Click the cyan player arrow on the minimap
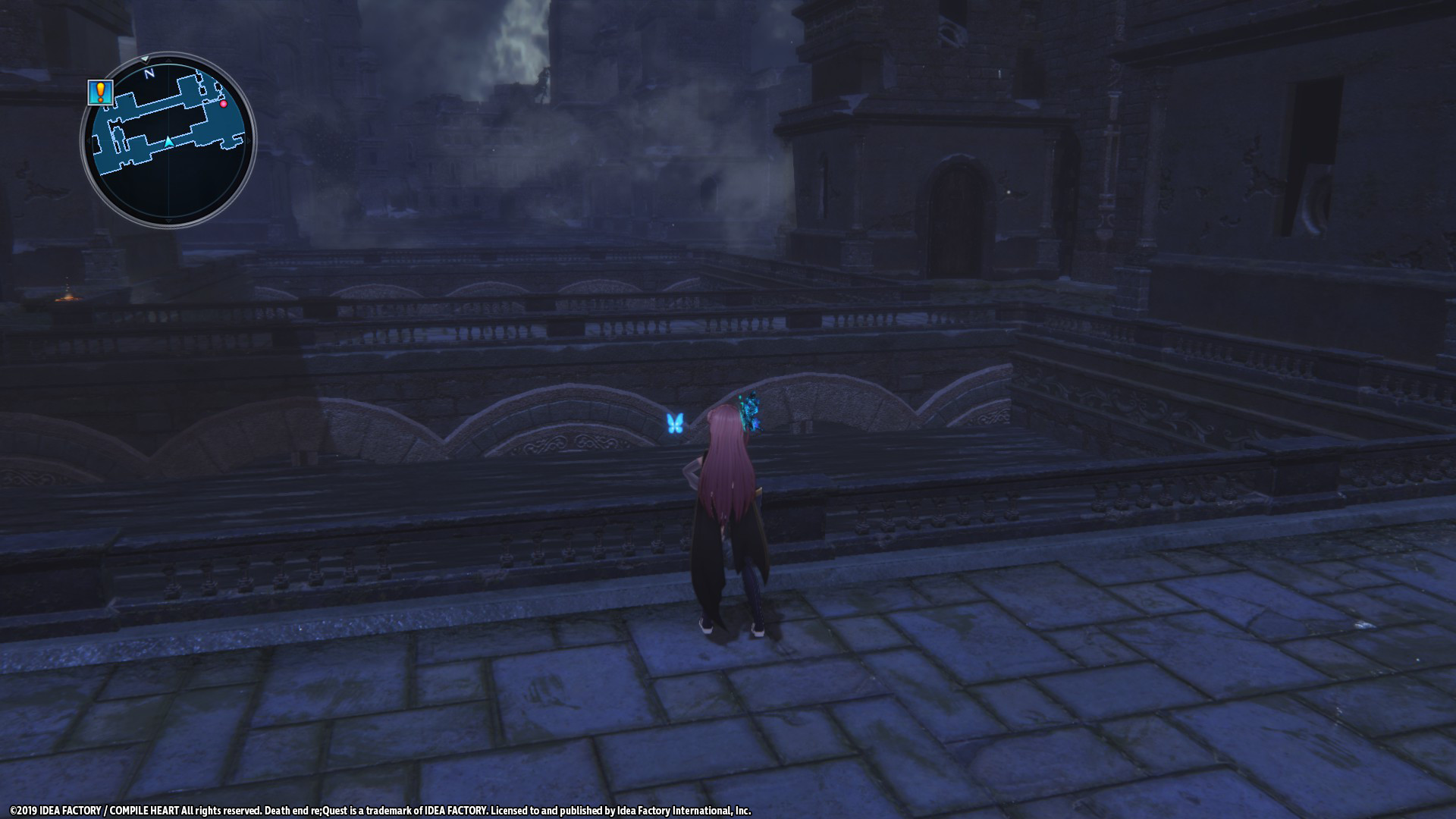1456x819 pixels. [168, 141]
